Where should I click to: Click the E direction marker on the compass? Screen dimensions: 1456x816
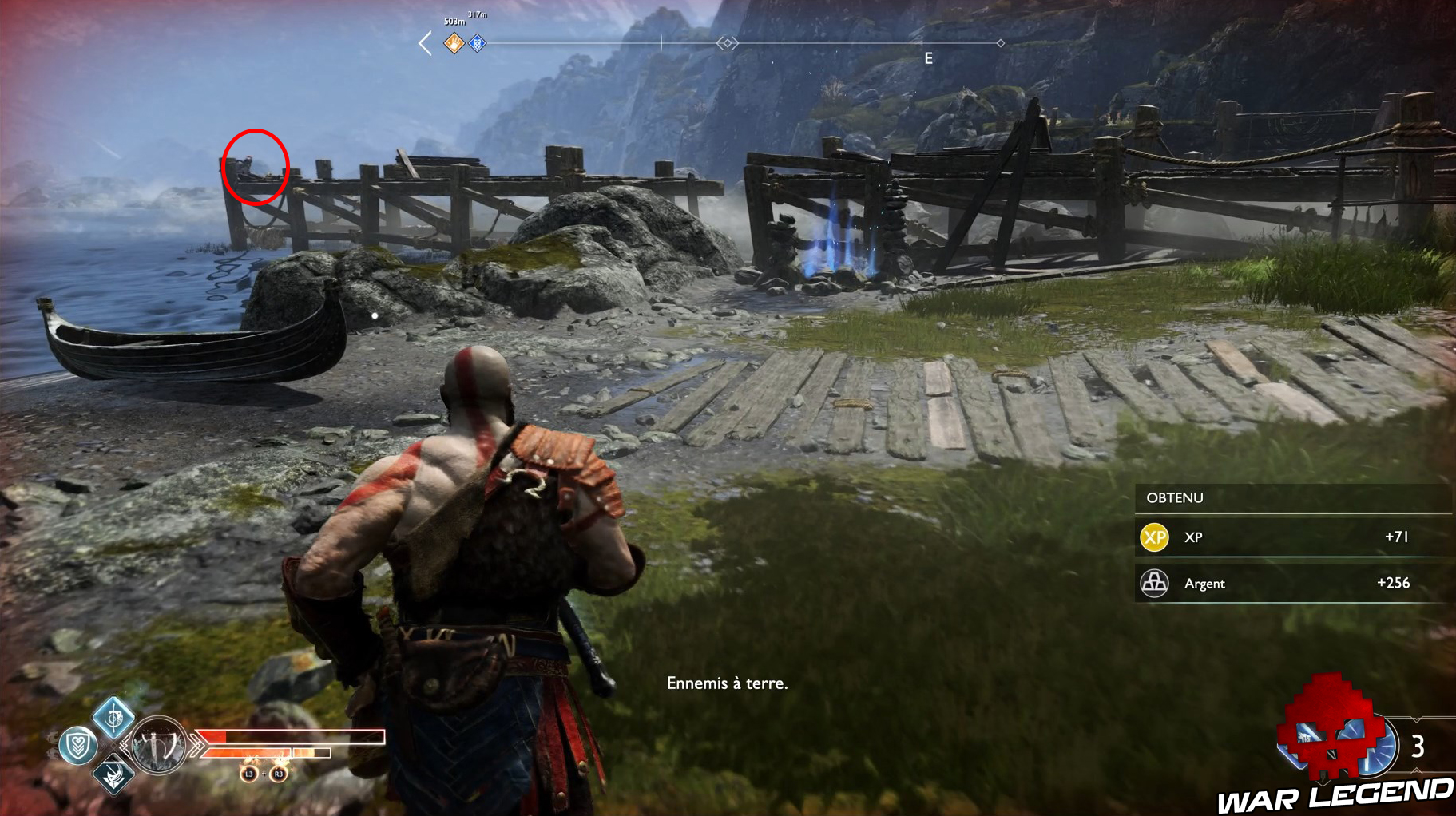927,57
